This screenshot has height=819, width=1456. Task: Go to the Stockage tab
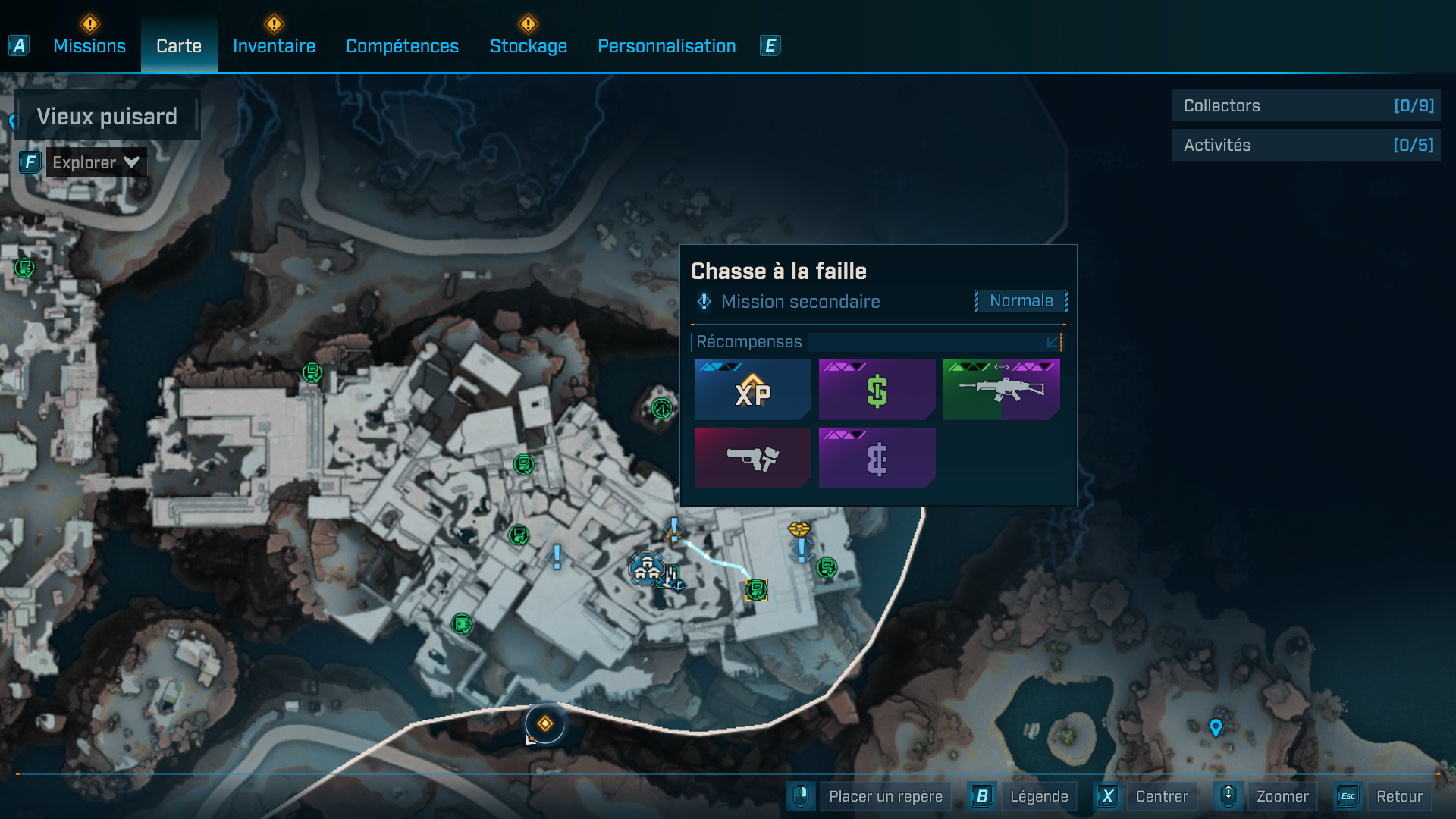[x=529, y=46]
